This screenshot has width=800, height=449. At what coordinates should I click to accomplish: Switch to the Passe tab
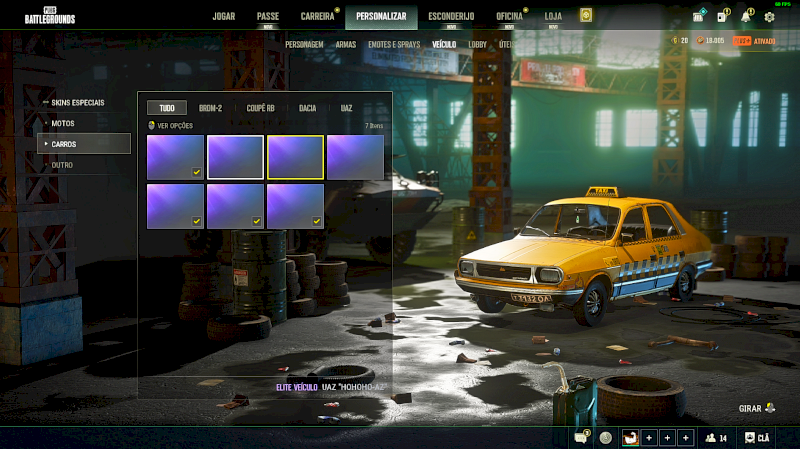[268, 16]
